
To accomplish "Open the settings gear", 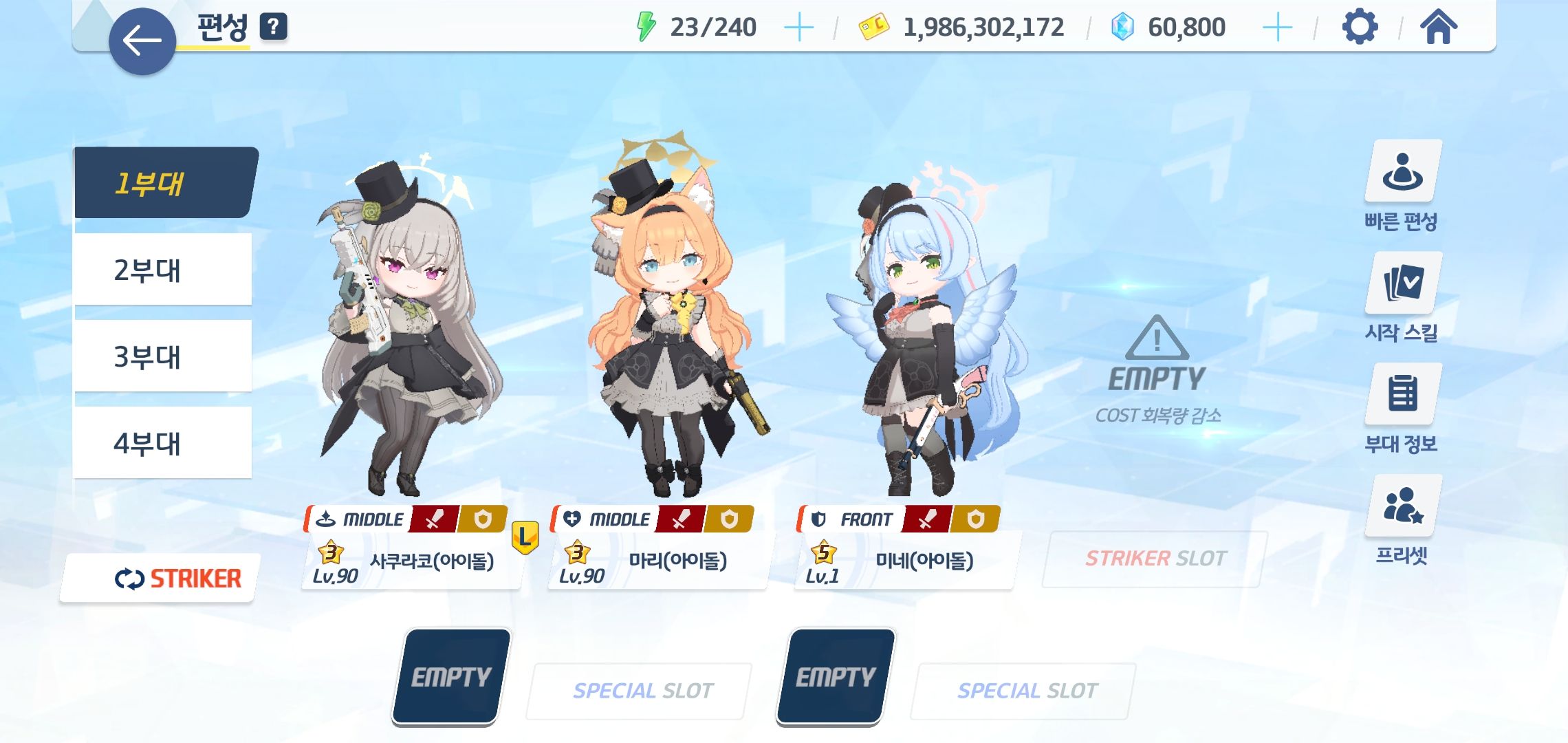I will point(1360,28).
